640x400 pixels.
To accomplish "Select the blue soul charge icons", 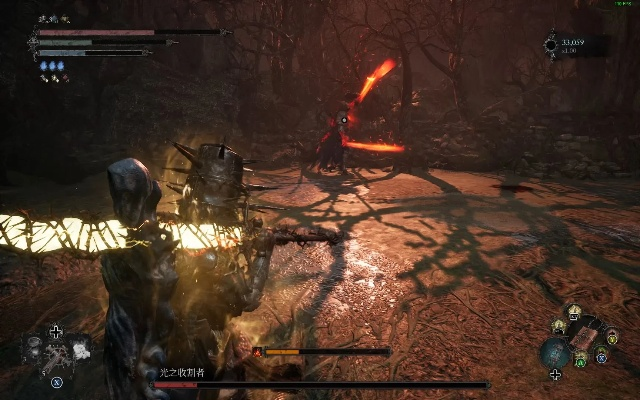I will pos(52,66).
